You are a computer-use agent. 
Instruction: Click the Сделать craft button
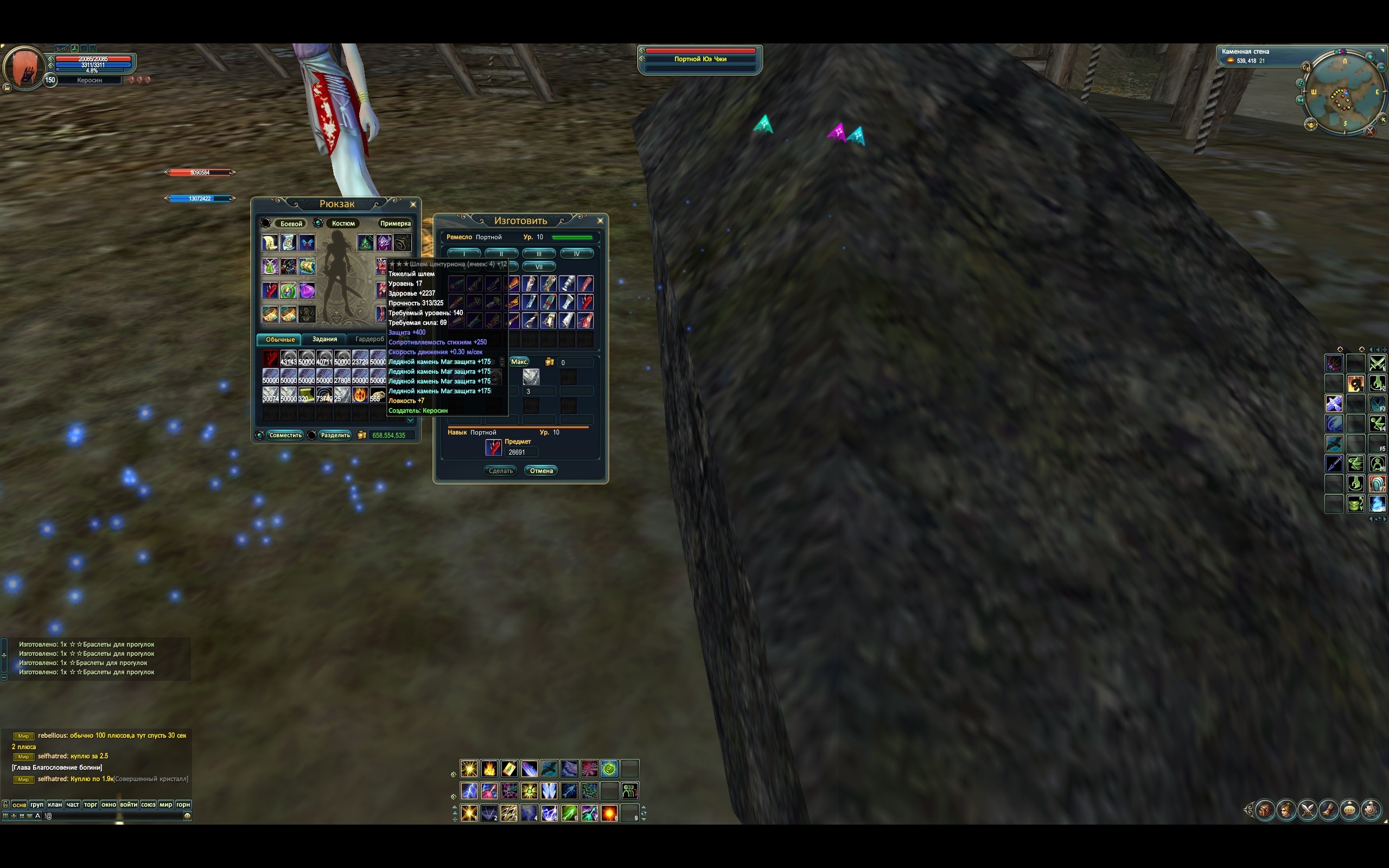coord(500,471)
